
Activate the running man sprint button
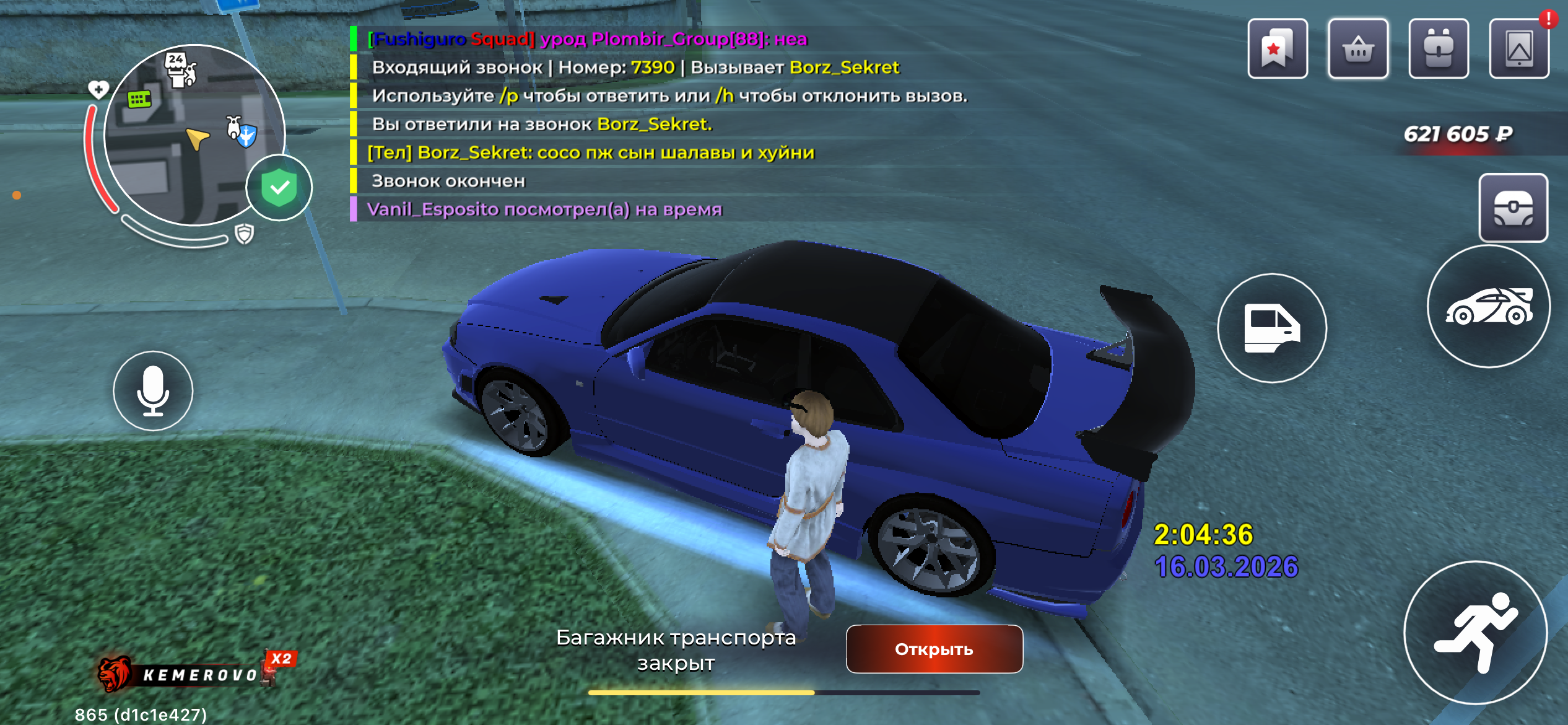click(1475, 633)
